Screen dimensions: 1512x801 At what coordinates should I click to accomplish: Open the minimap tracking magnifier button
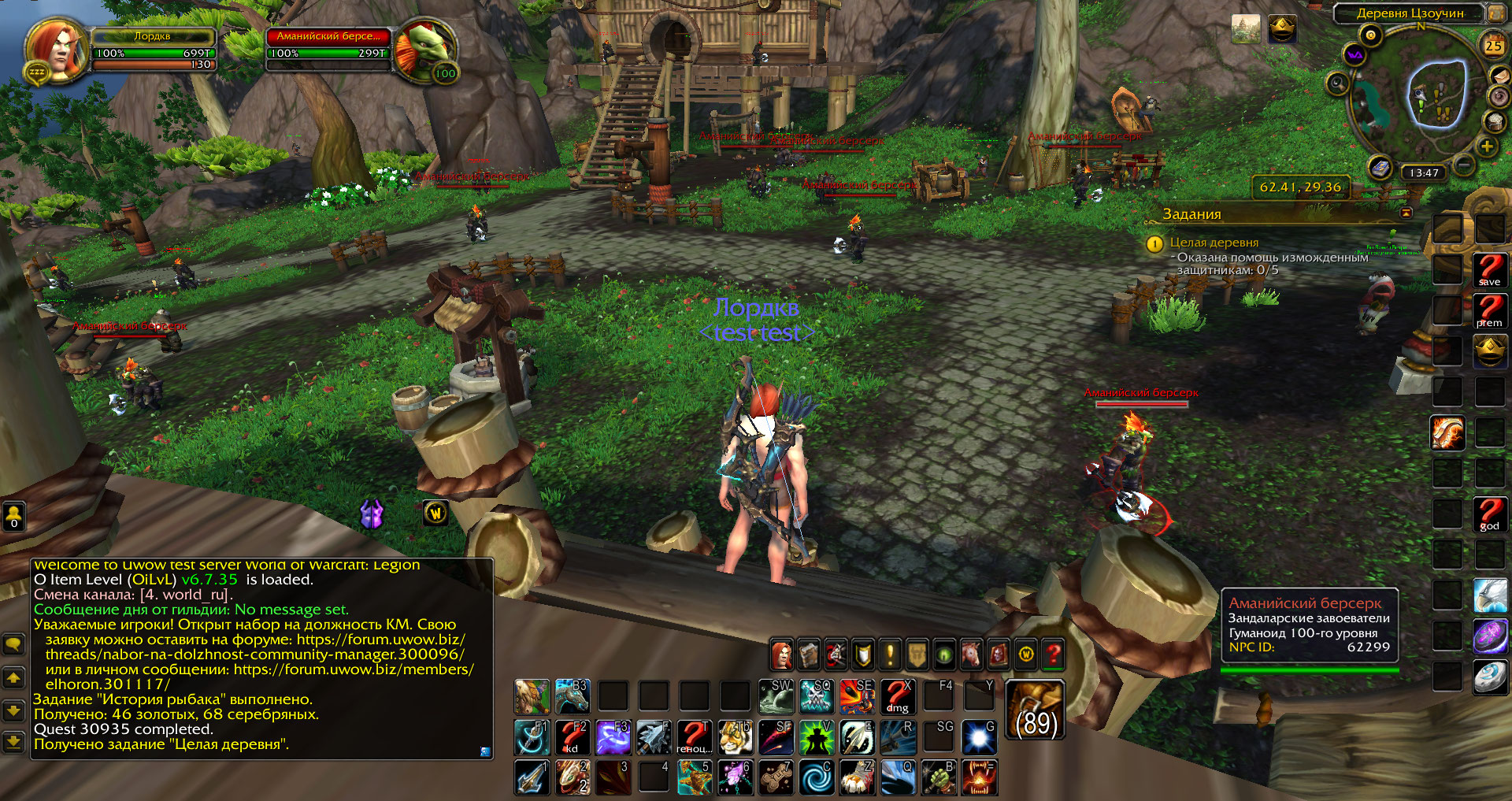click(1337, 83)
